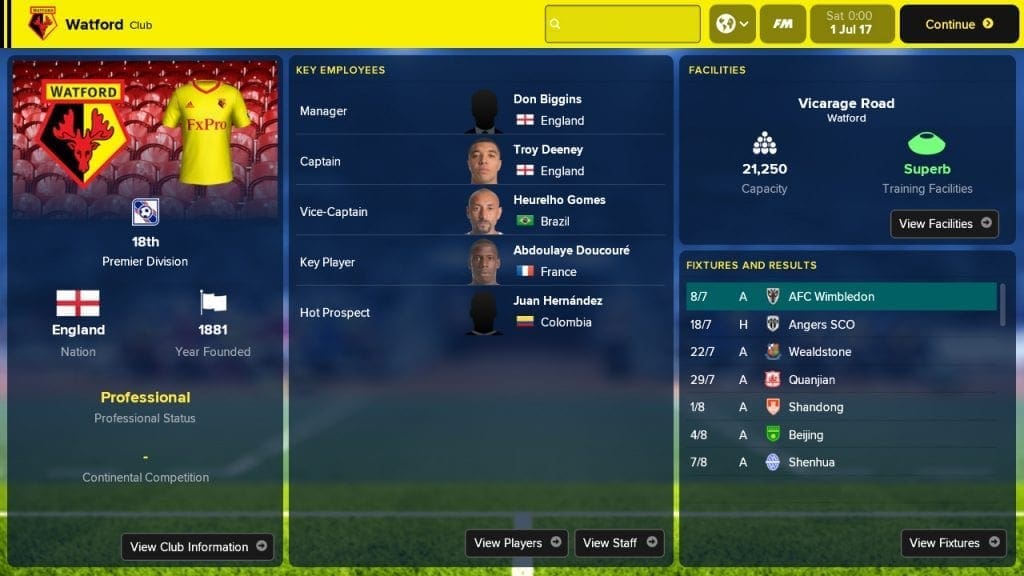
Task: Open the FM menu
Action: pyautogui.click(x=783, y=24)
